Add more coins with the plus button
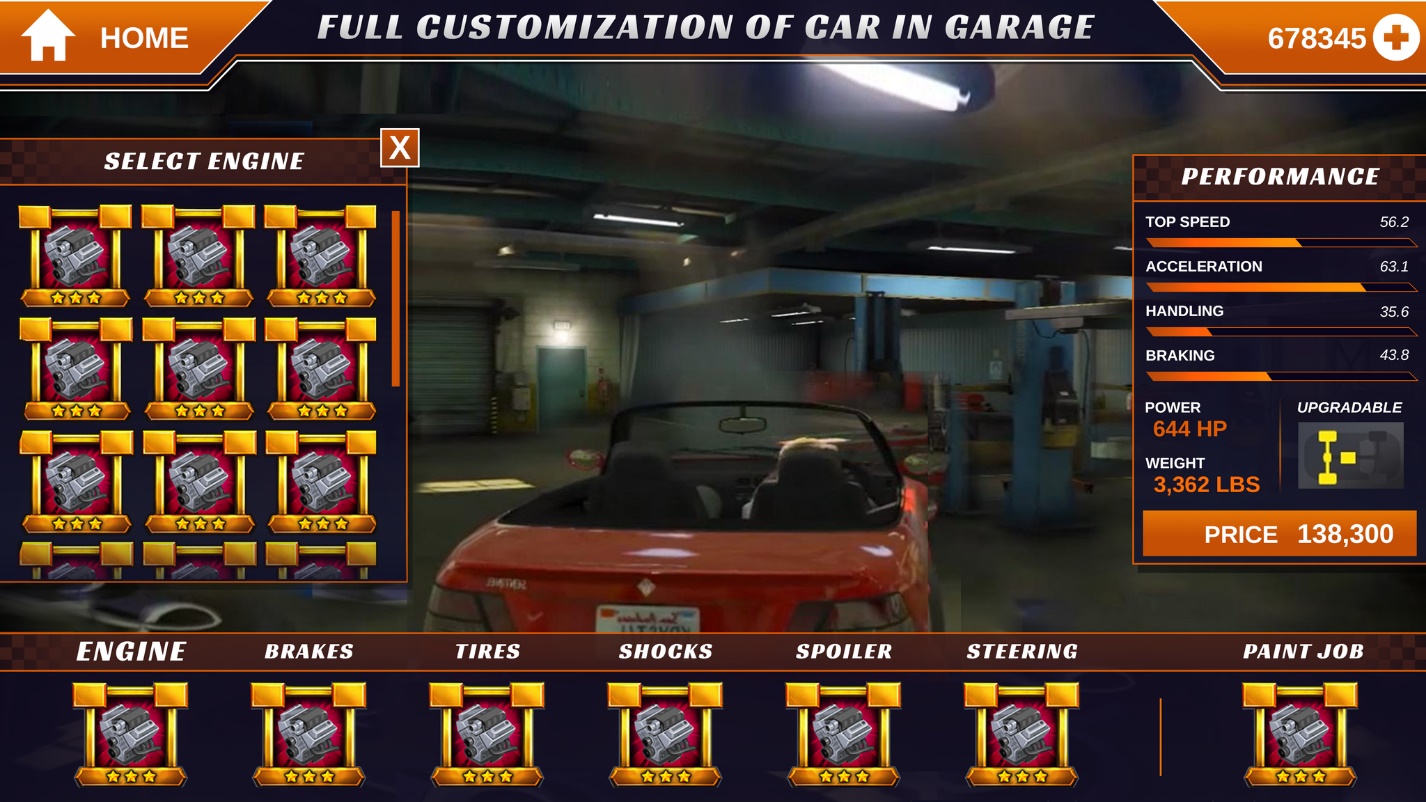The width and height of the screenshot is (1426, 802). click(x=1395, y=39)
